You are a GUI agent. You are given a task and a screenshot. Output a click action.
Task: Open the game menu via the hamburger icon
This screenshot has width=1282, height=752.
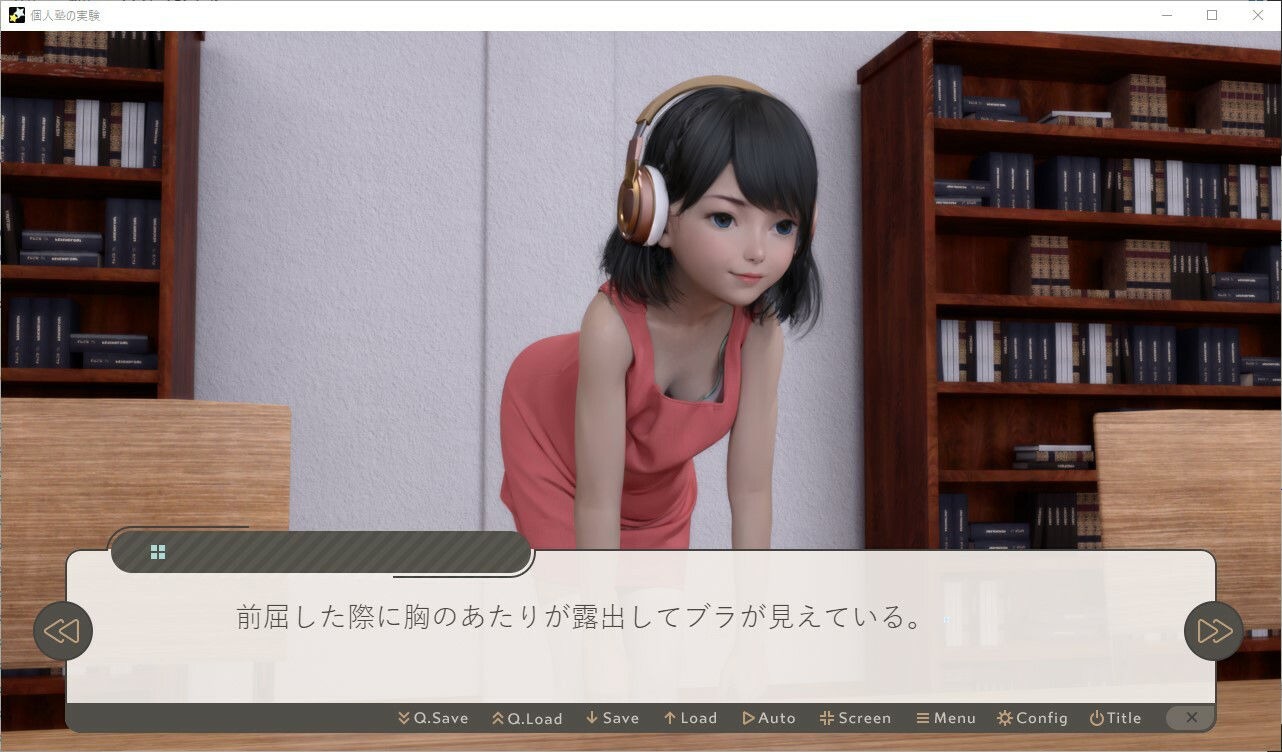[925, 717]
